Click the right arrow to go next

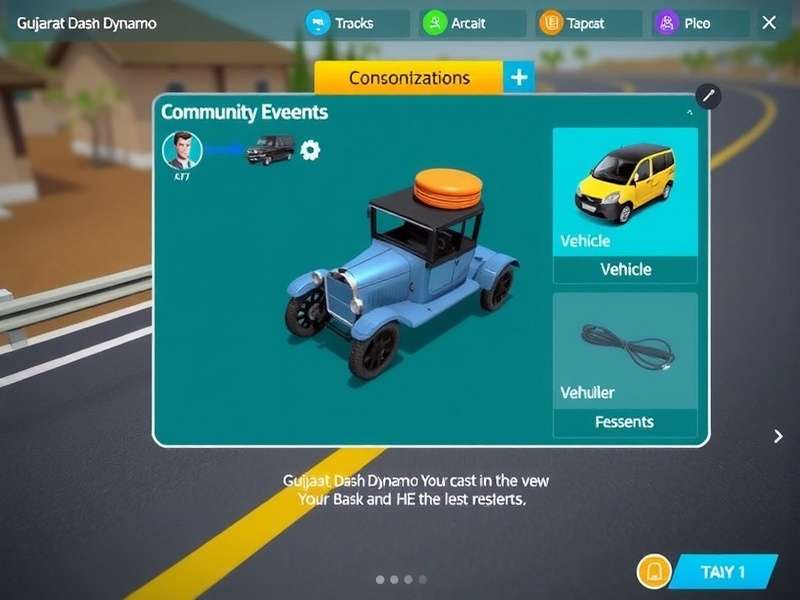pyautogui.click(x=779, y=436)
